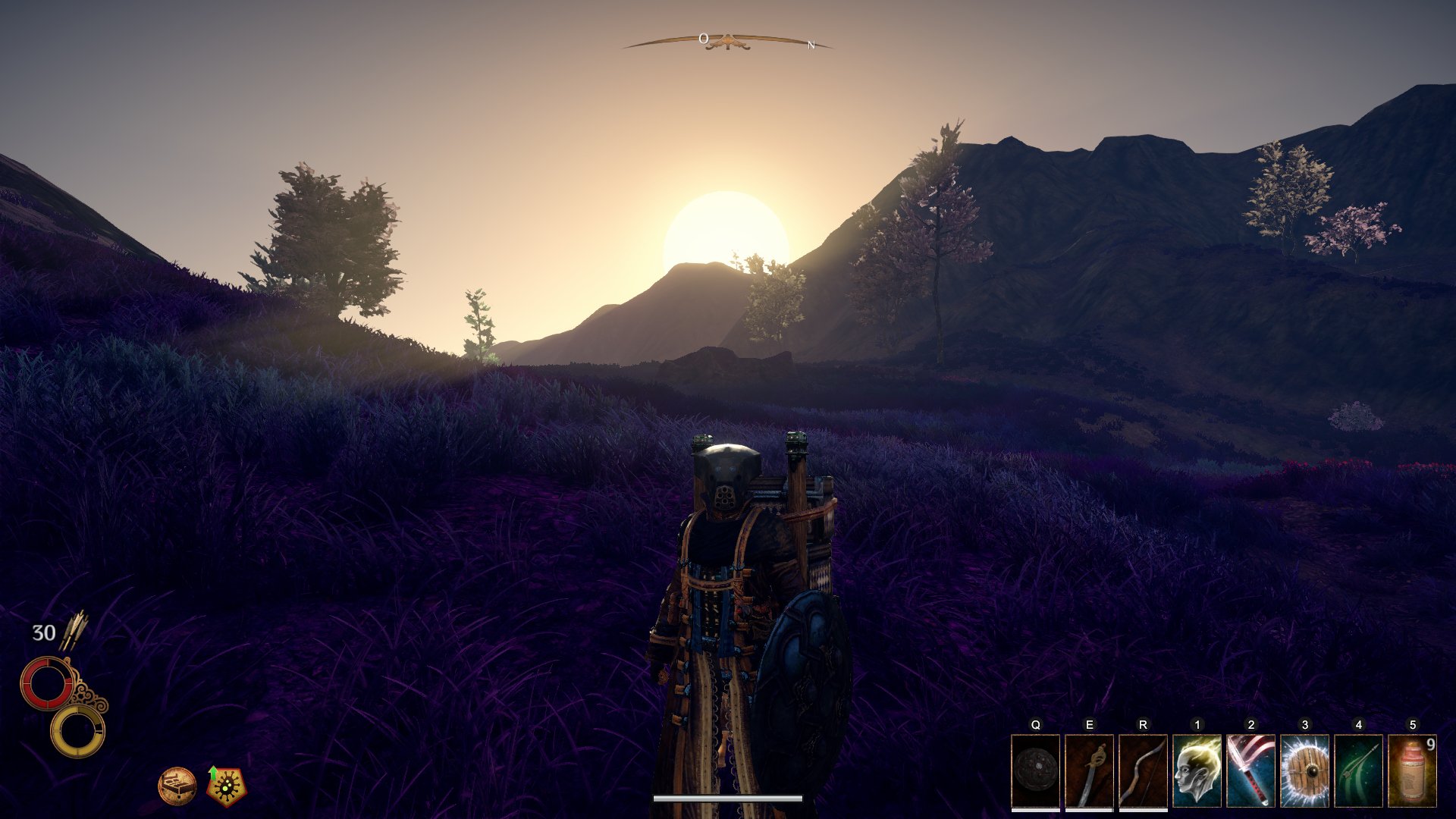The width and height of the screenshot is (1456, 819).
Task: Click the Q hotkey label above the shield slot
Action: [x=1034, y=725]
